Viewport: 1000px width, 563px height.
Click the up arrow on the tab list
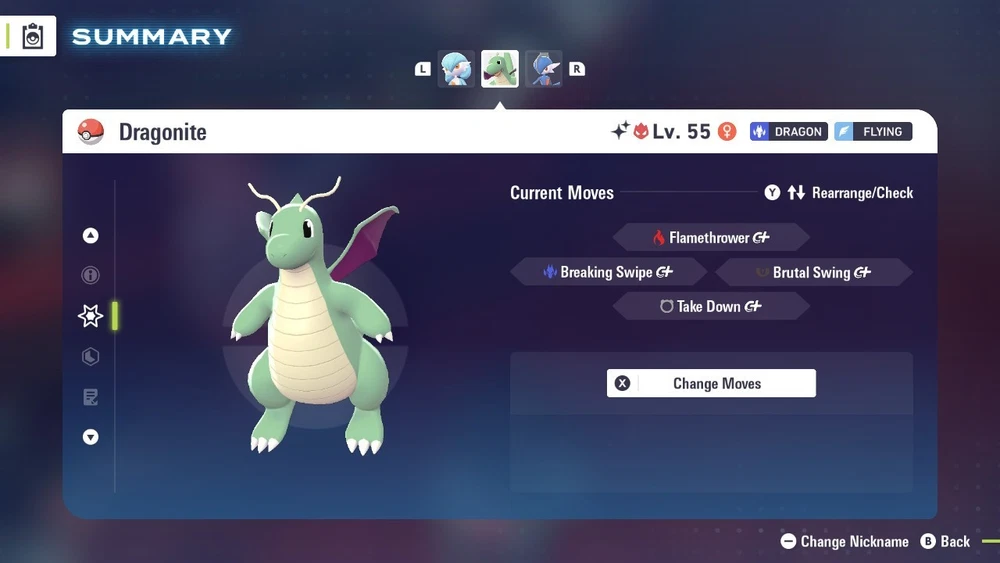[x=91, y=236]
